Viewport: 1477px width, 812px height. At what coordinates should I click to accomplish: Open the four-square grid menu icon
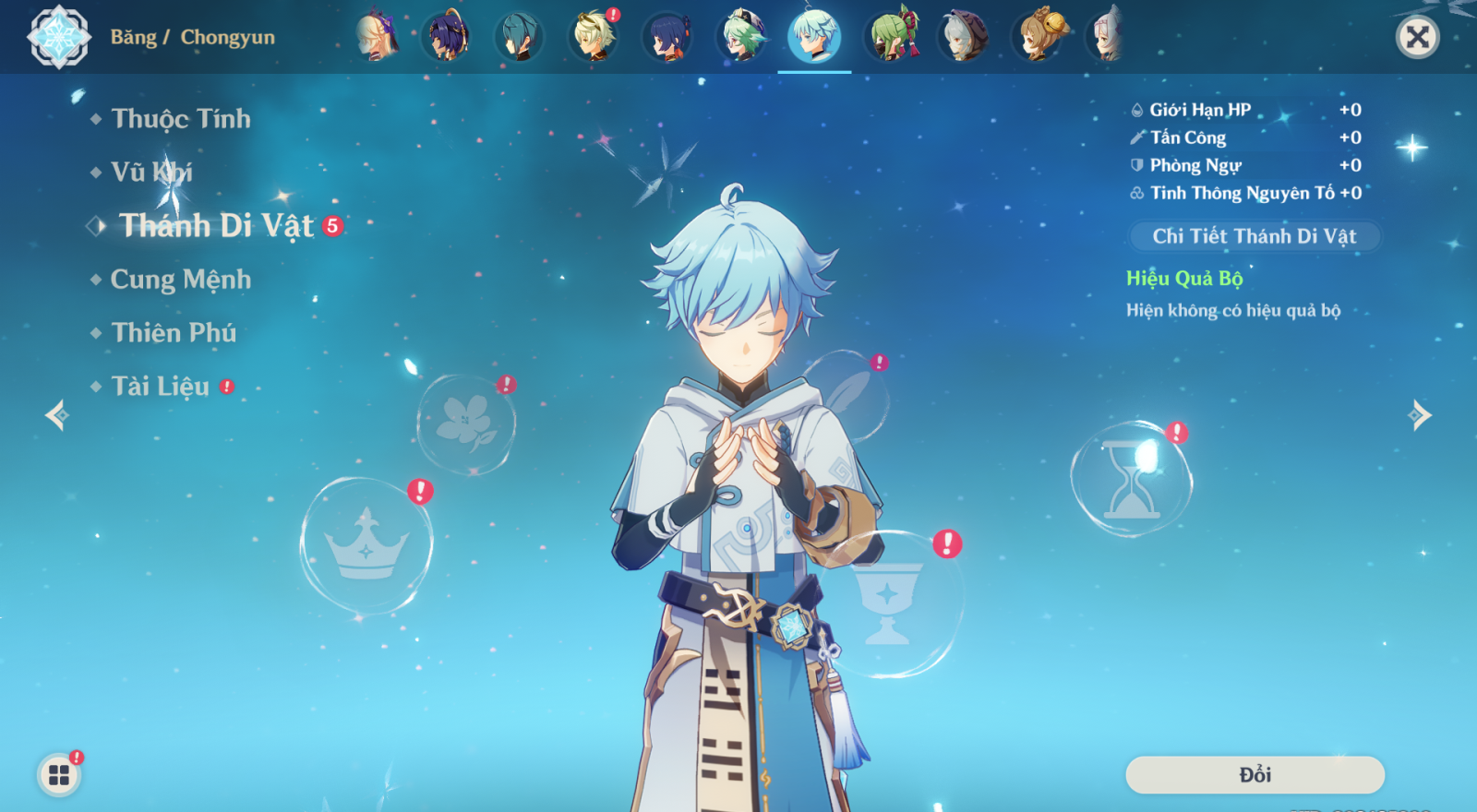point(59,775)
